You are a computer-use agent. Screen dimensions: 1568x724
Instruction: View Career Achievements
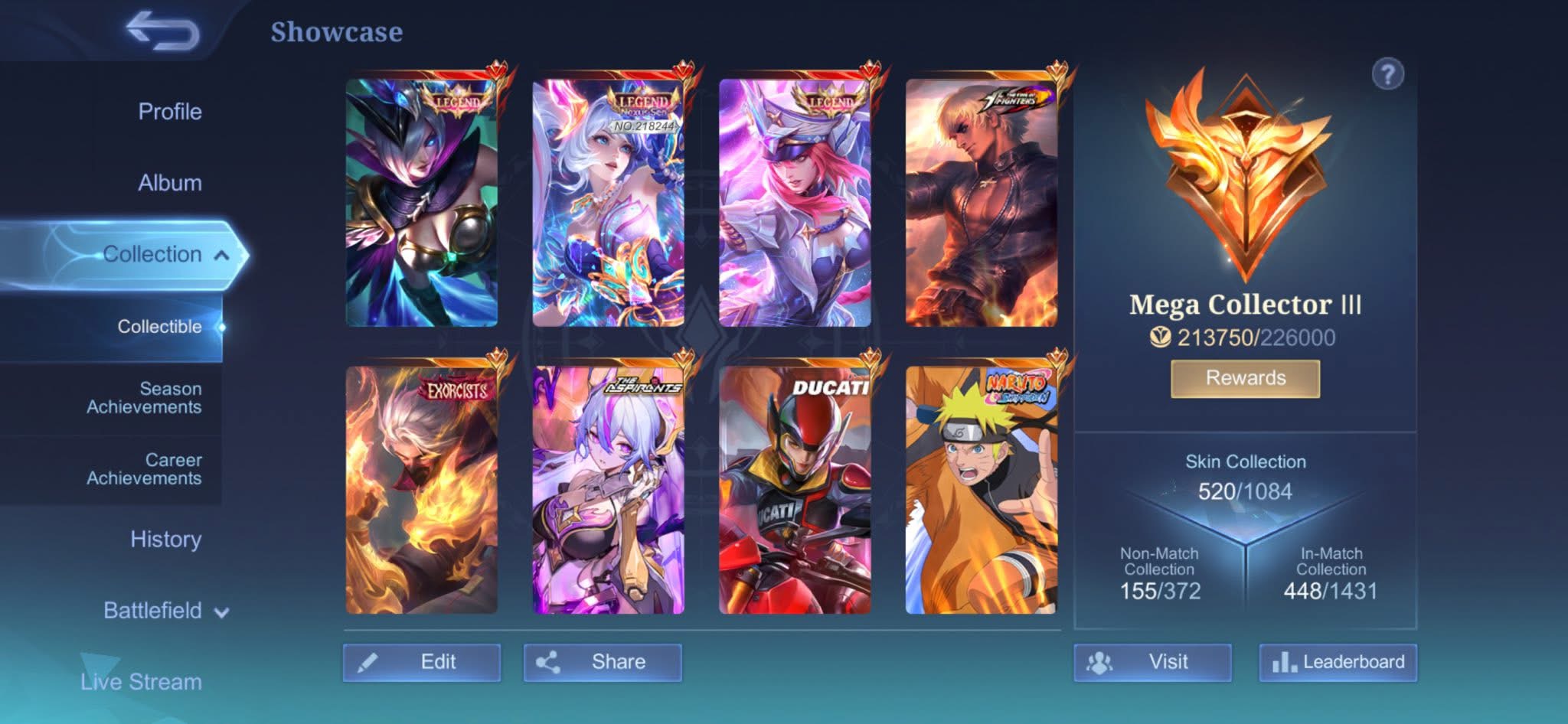pos(144,469)
